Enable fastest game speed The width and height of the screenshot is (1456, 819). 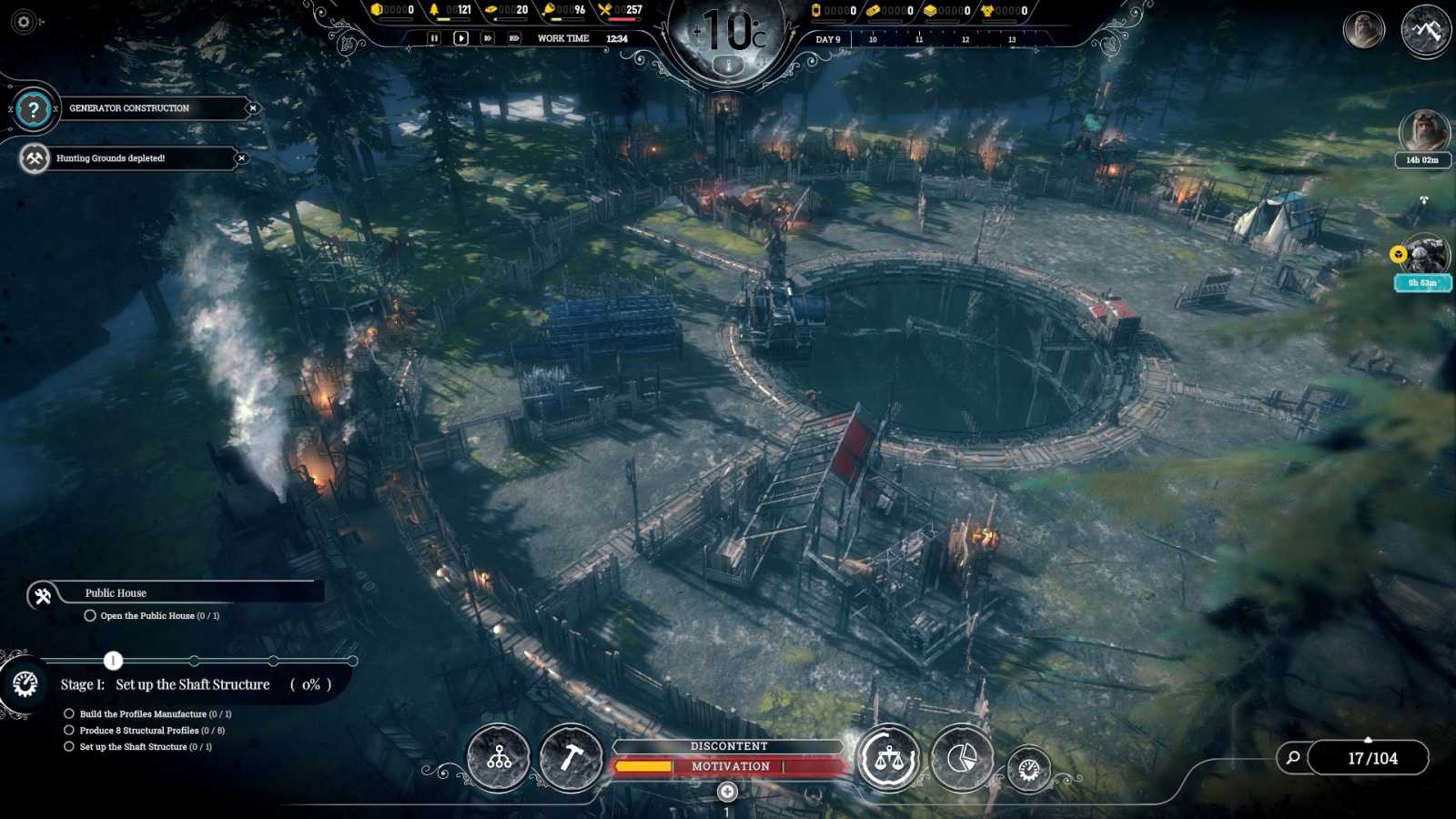point(514,37)
